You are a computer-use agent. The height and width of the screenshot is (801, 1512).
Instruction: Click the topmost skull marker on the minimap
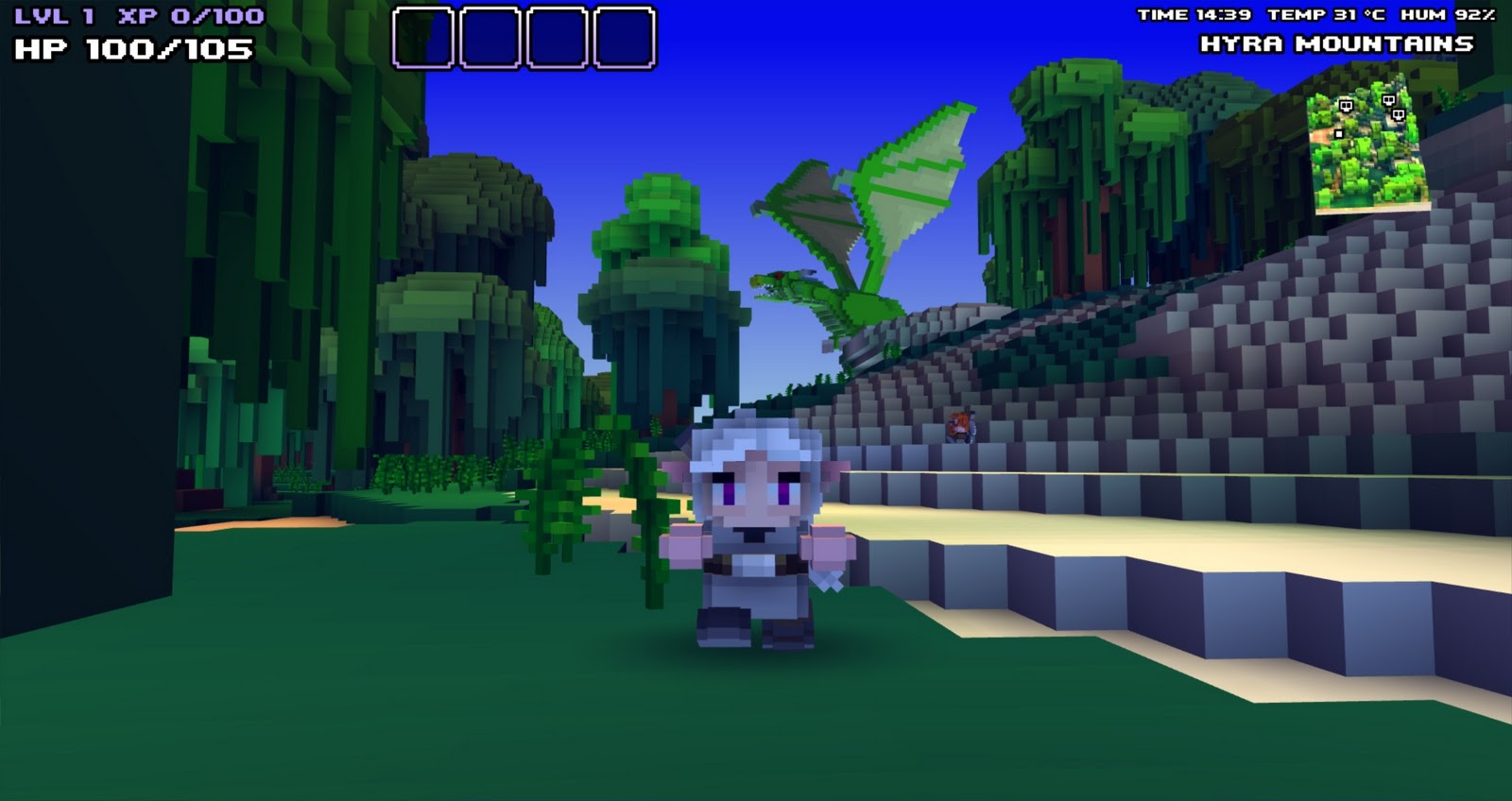coord(1388,100)
